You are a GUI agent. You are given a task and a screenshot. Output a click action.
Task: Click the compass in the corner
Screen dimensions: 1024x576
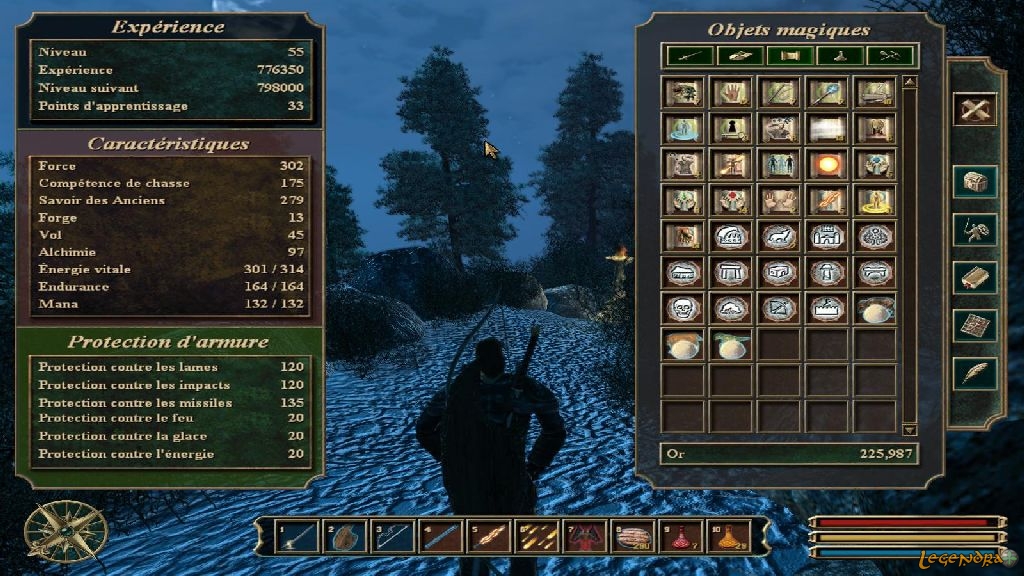coord(52,530)
